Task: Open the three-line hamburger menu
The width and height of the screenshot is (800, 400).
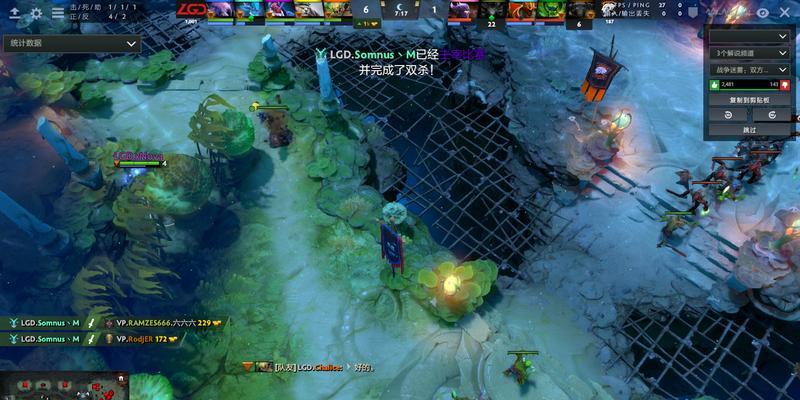Action: 57,13
